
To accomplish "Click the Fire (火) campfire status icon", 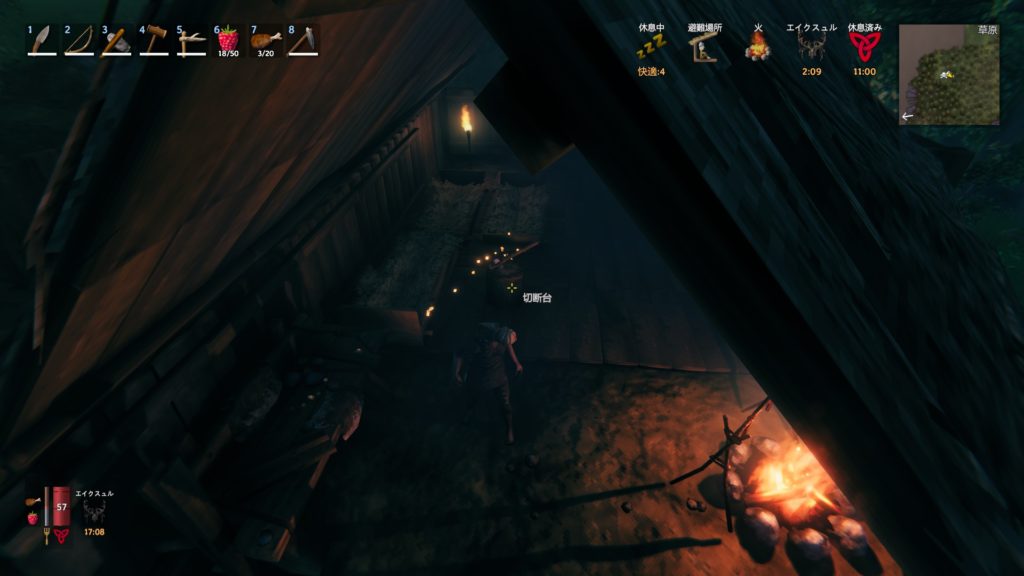I will click(x=758, y=46).
